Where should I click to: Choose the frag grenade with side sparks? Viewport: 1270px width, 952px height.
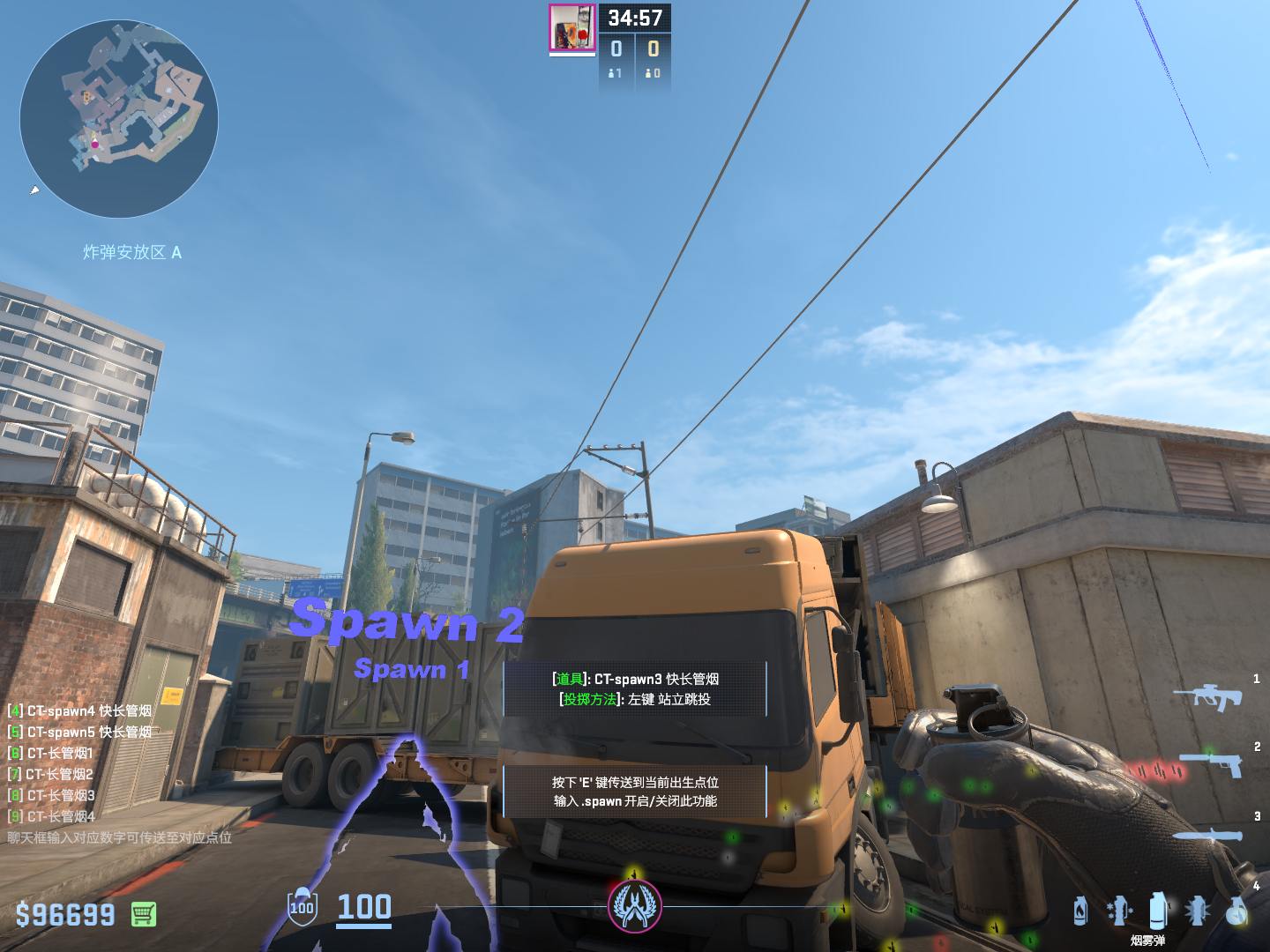coord(1118,911)
